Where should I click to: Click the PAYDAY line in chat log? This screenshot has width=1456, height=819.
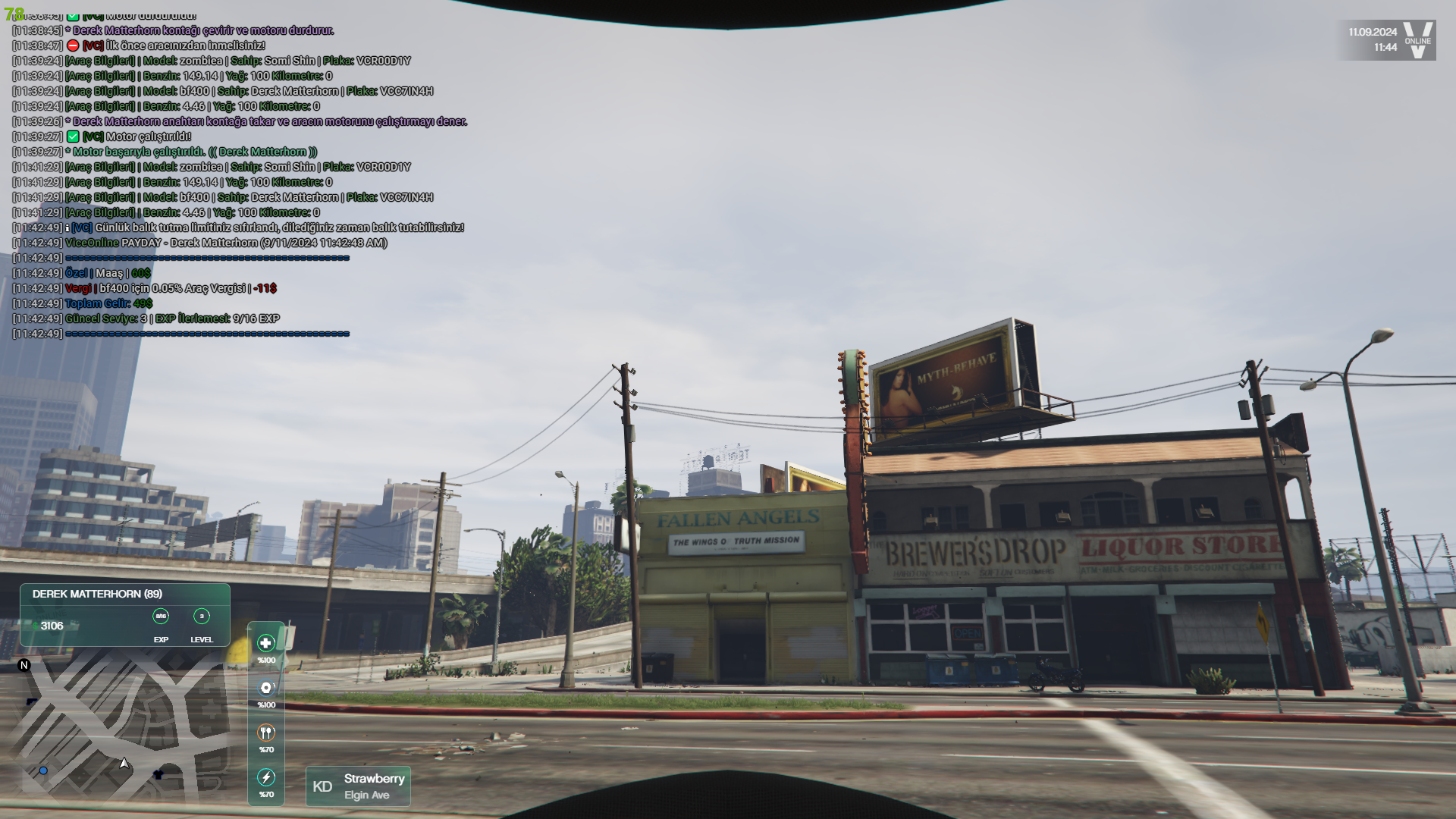pyautogui.click(x=226, y=243)
